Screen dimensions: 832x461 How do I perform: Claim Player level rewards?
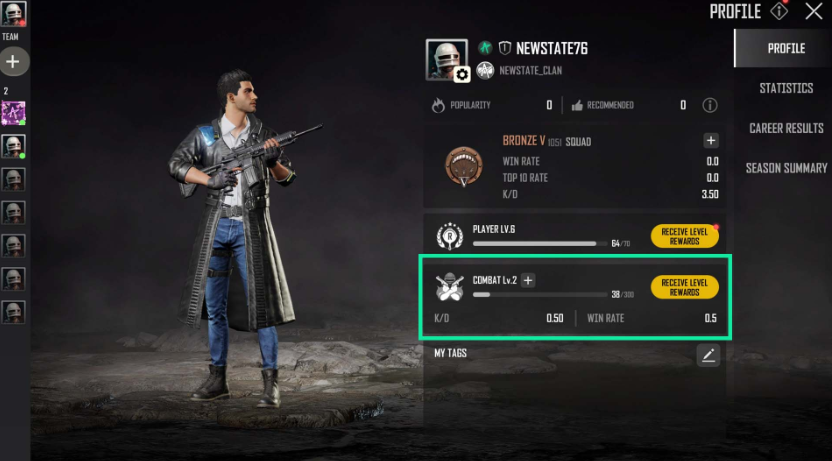(684, 236)
